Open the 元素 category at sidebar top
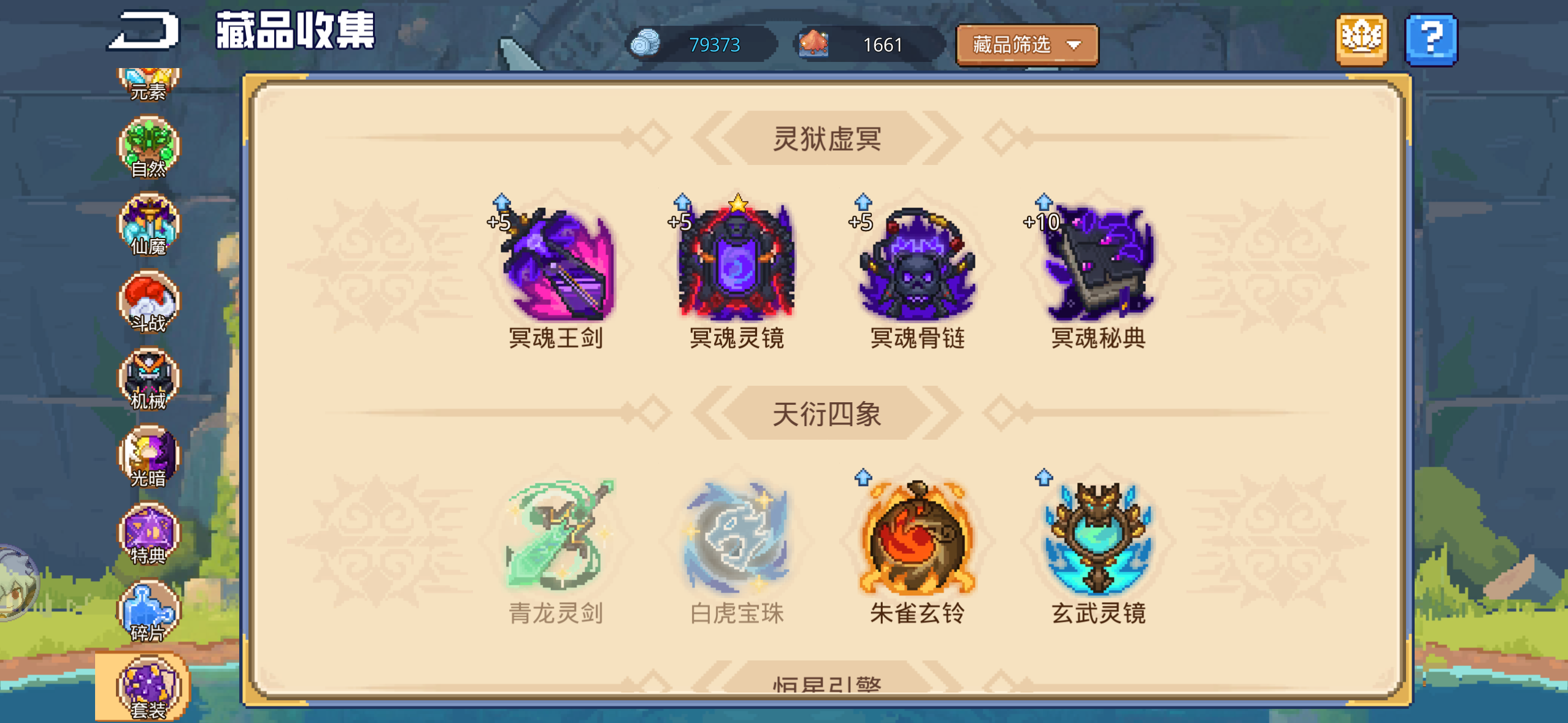This screenshot has height=723, width=1568. 147,80
